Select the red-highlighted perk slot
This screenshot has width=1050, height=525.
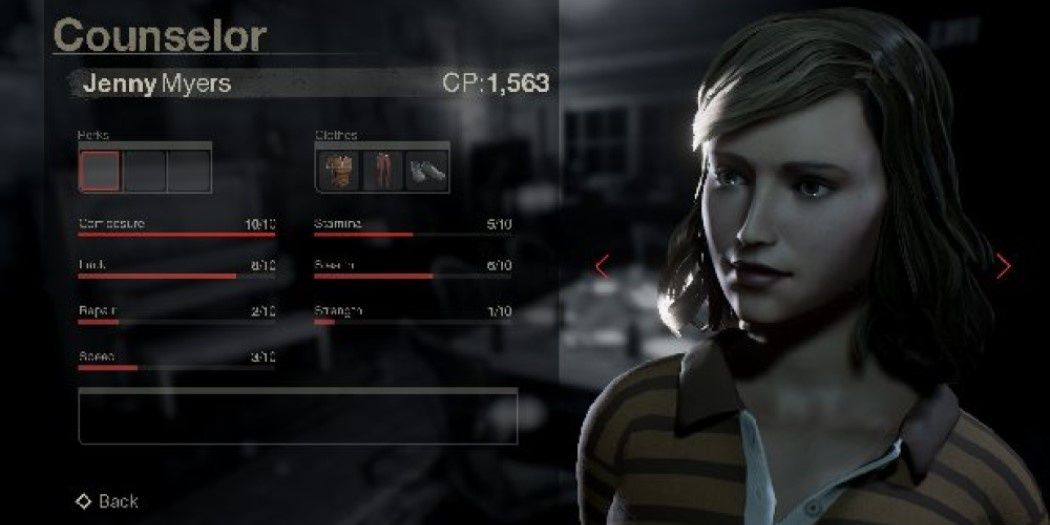click(99, 171)
